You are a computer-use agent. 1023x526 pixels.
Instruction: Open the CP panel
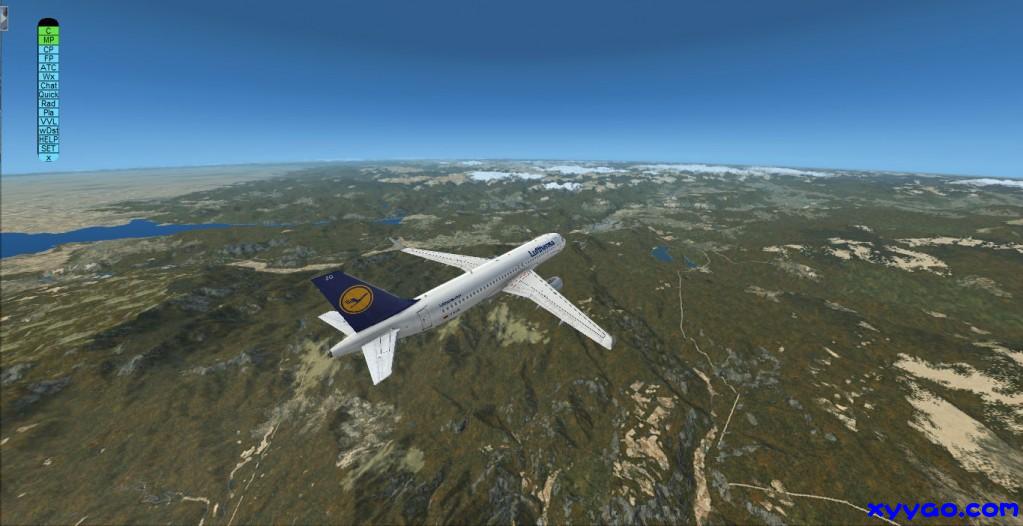tap(48, 49)
